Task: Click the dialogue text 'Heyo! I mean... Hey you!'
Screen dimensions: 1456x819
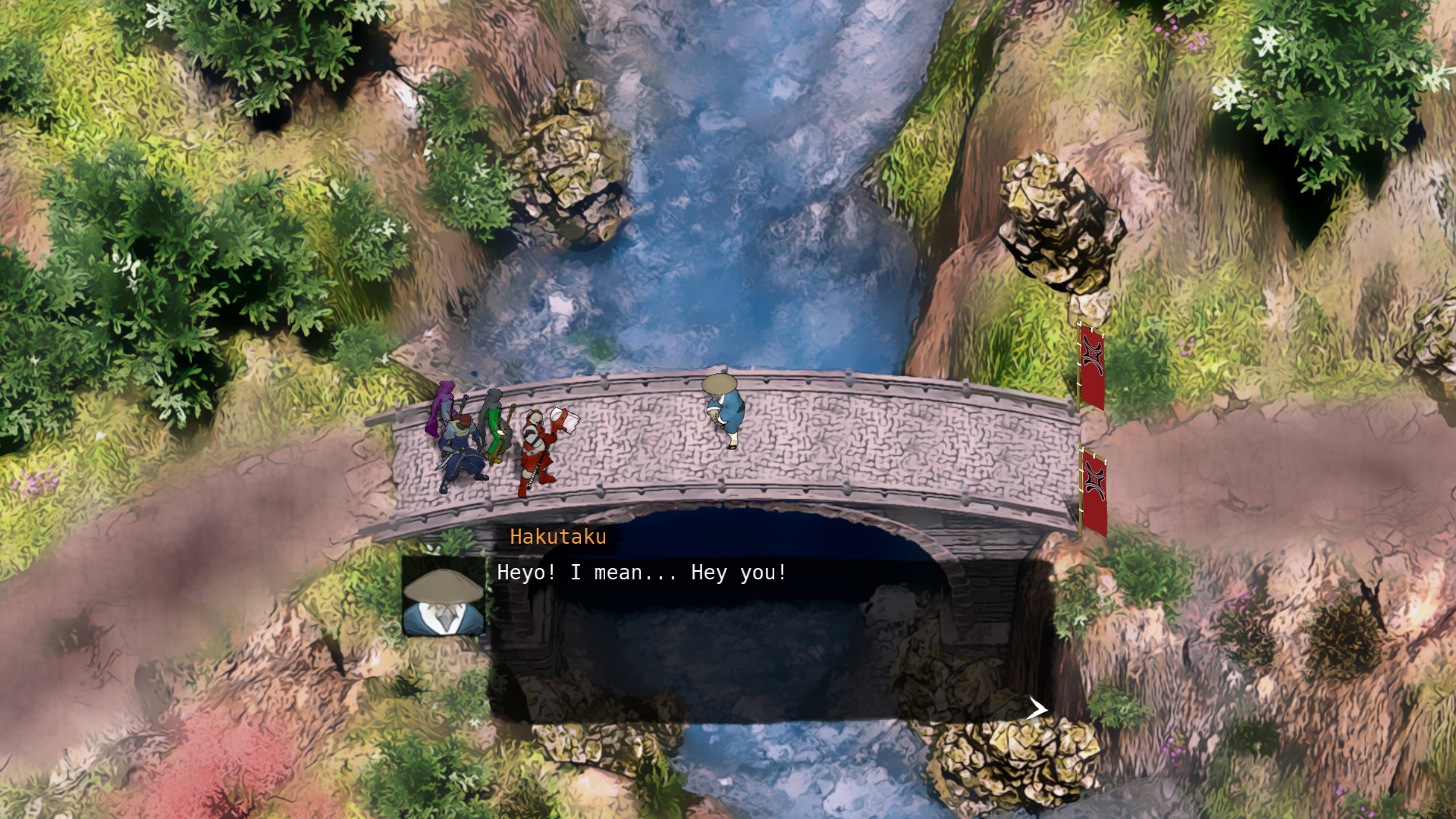Action: 642,573
